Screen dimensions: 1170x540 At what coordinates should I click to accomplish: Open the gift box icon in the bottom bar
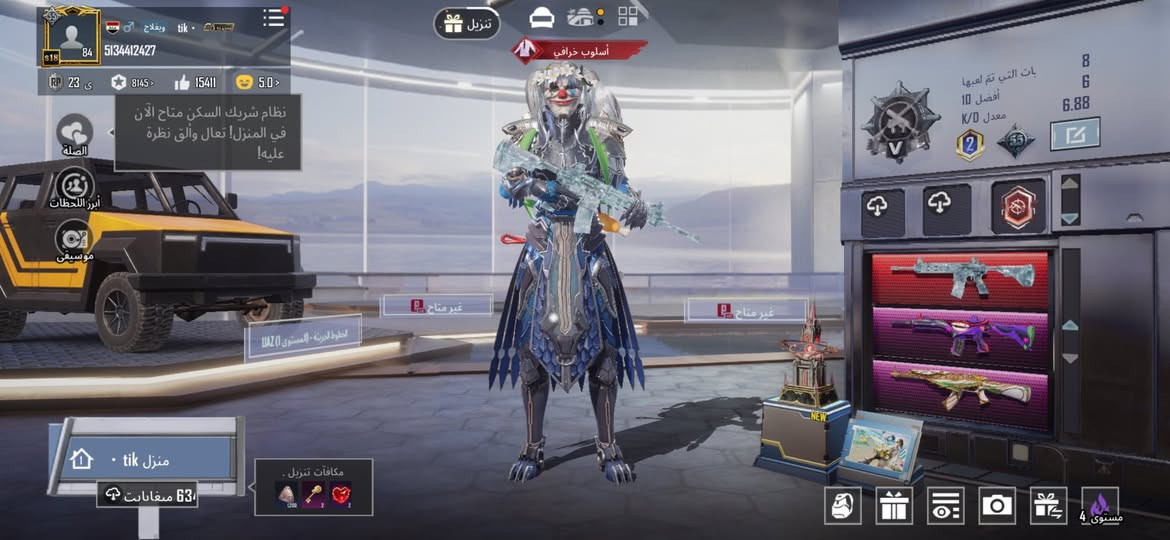894,506
